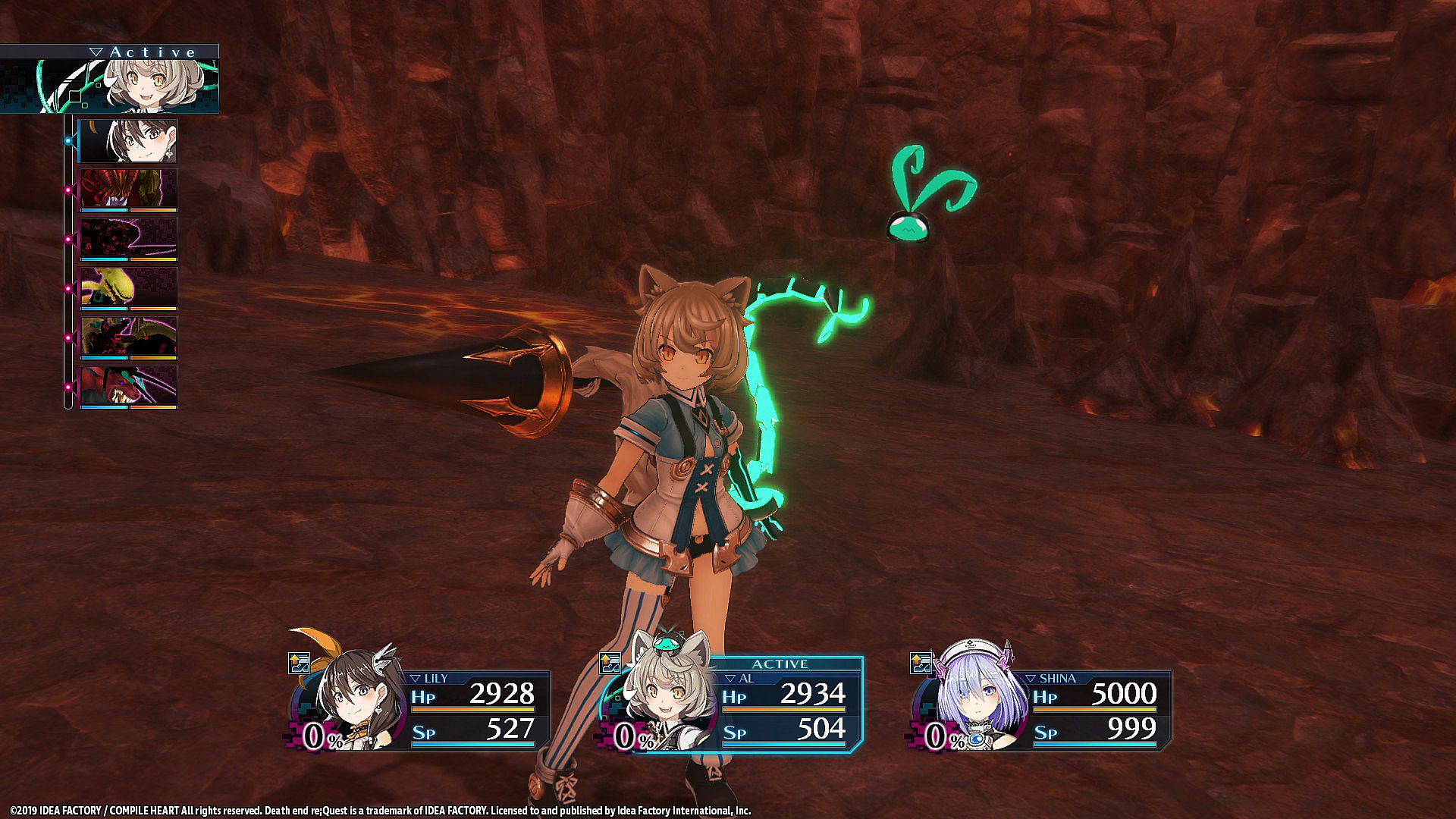The height and width of the screenshot is (819, 1456).
Task: Click the buff icon beside Lily's portrait
Action: point(300,664)
